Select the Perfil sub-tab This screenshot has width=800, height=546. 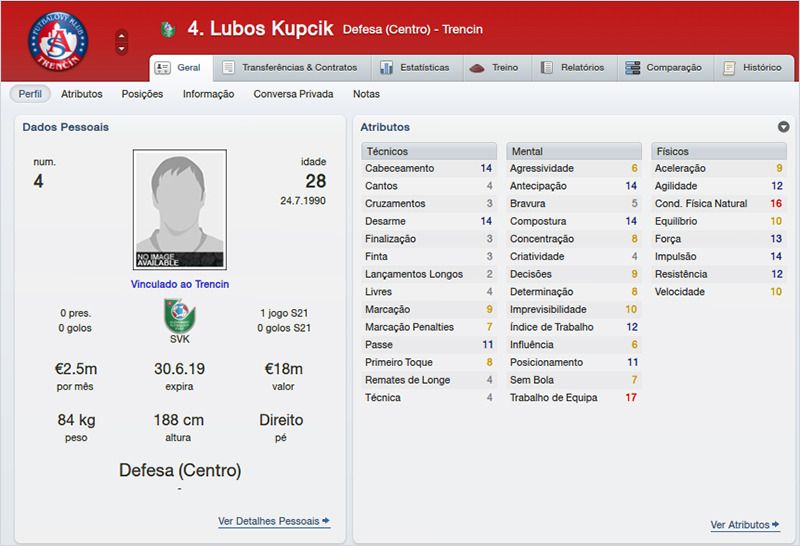tap(29, 94)
